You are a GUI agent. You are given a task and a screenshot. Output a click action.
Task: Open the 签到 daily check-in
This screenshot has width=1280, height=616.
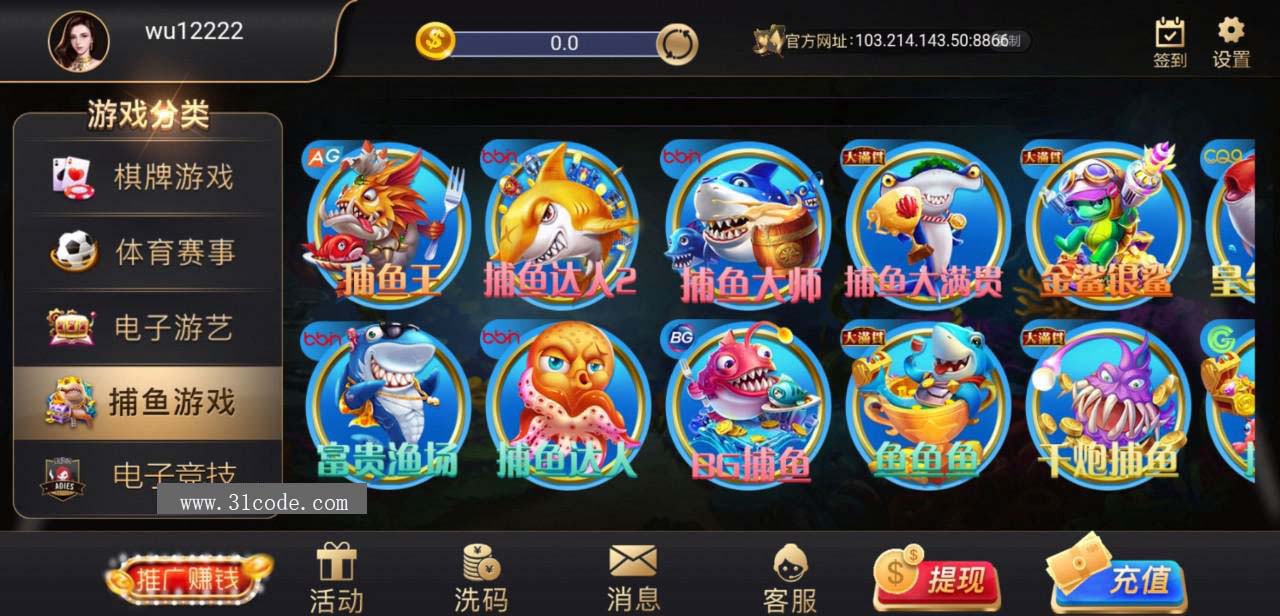pyautogui.click(x=1170, y=43)
